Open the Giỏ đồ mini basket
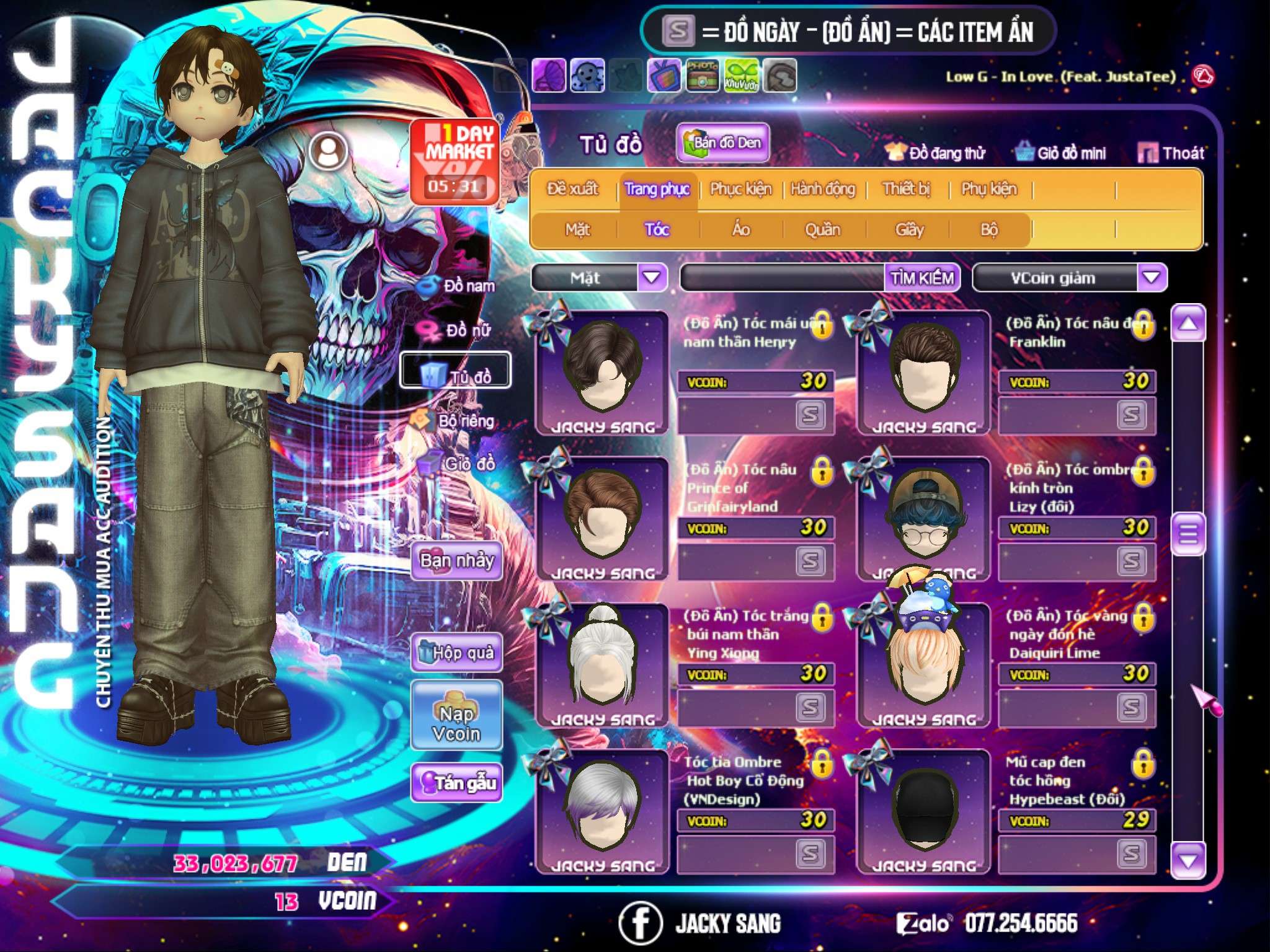Viewport: 1270px width, 952px height. click(1061, 153)
